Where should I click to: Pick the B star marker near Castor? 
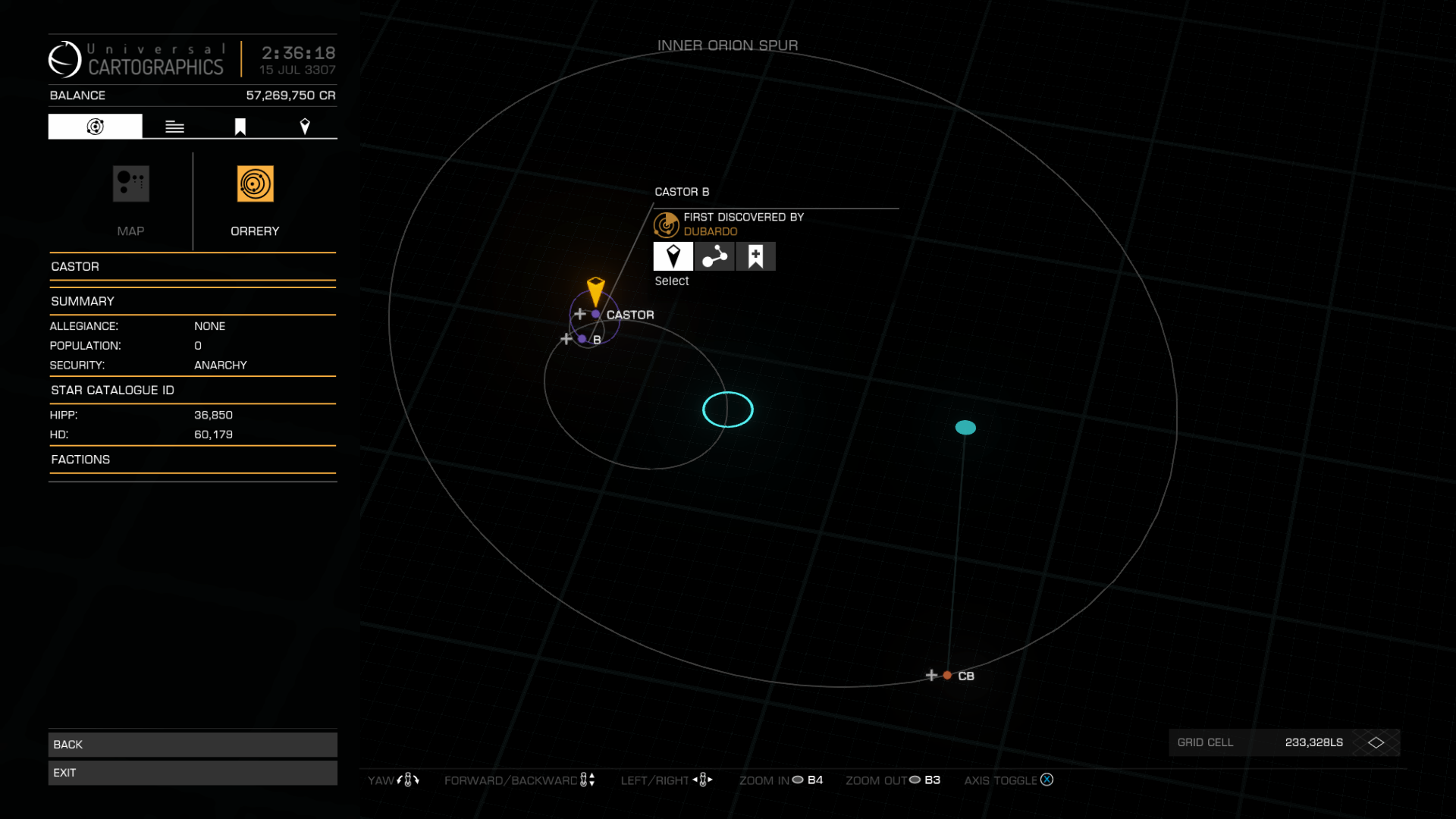582,339
